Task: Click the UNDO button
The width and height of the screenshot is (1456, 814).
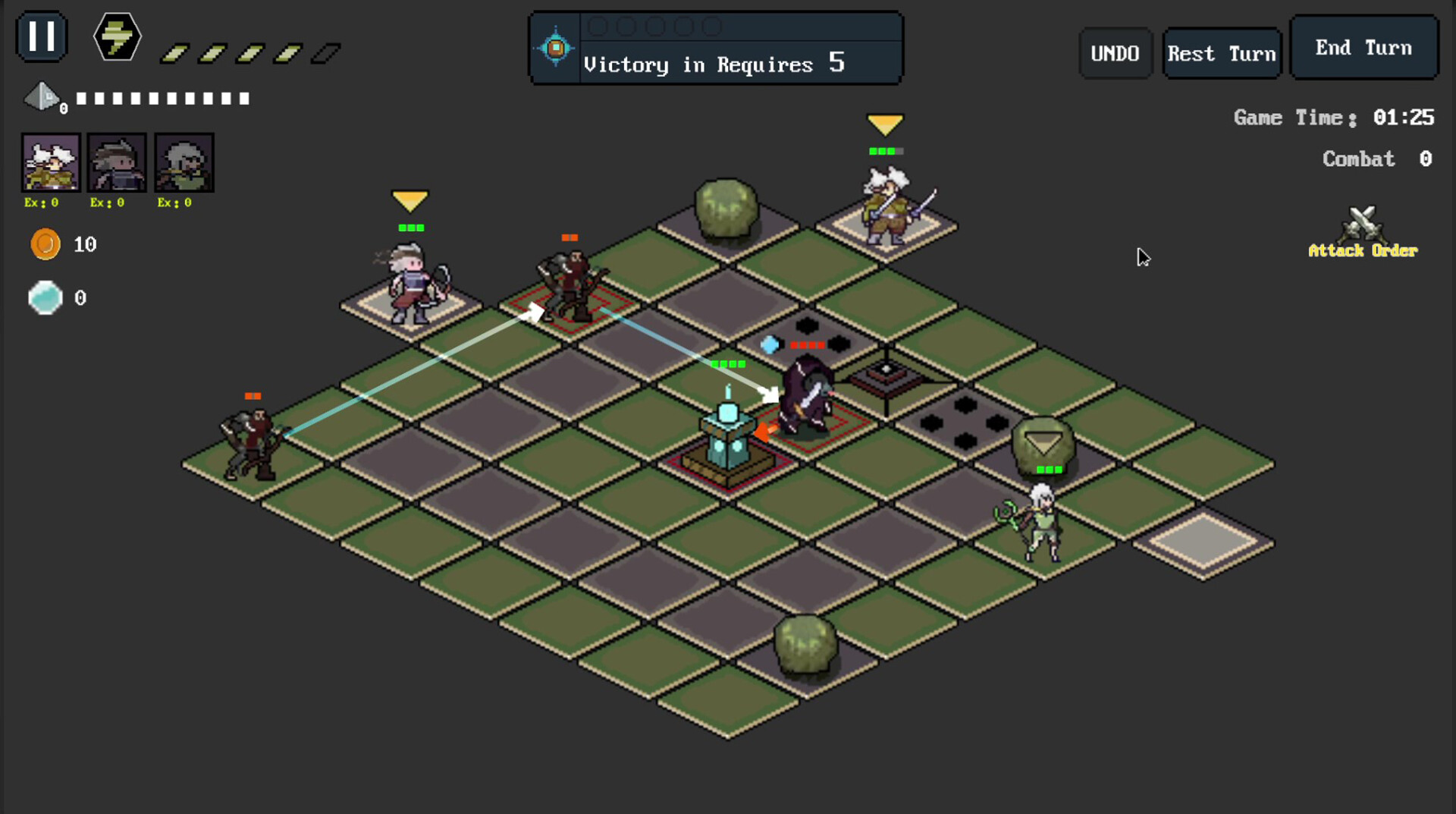Action: (1115, 52)
